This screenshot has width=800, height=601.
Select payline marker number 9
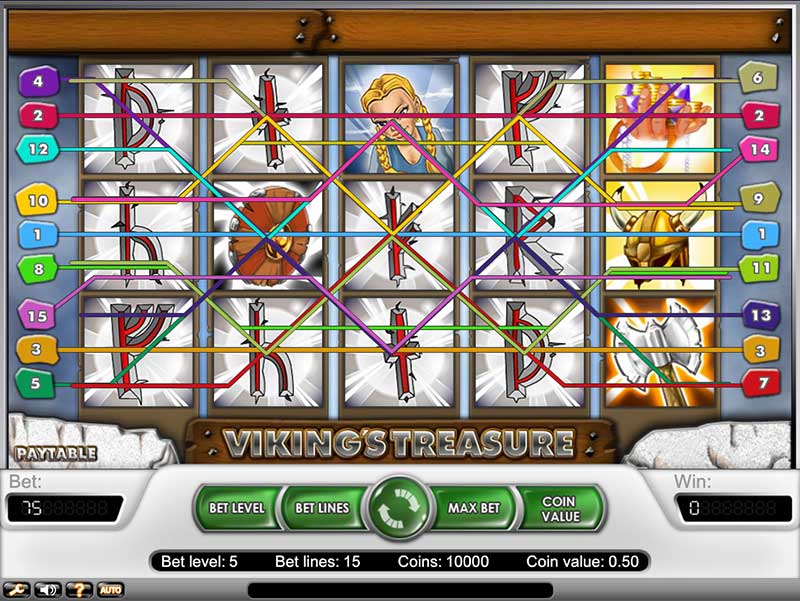click(x=757, y=200)
